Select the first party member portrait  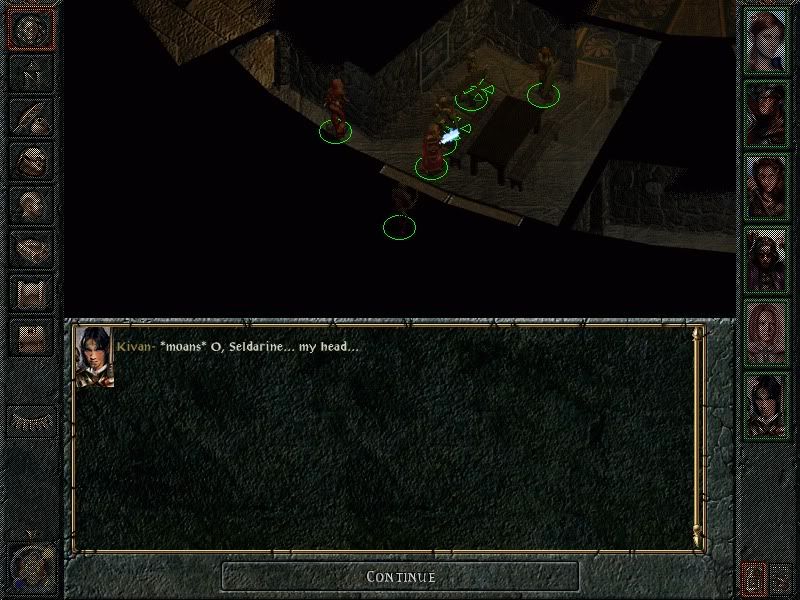tap(768, 40)
